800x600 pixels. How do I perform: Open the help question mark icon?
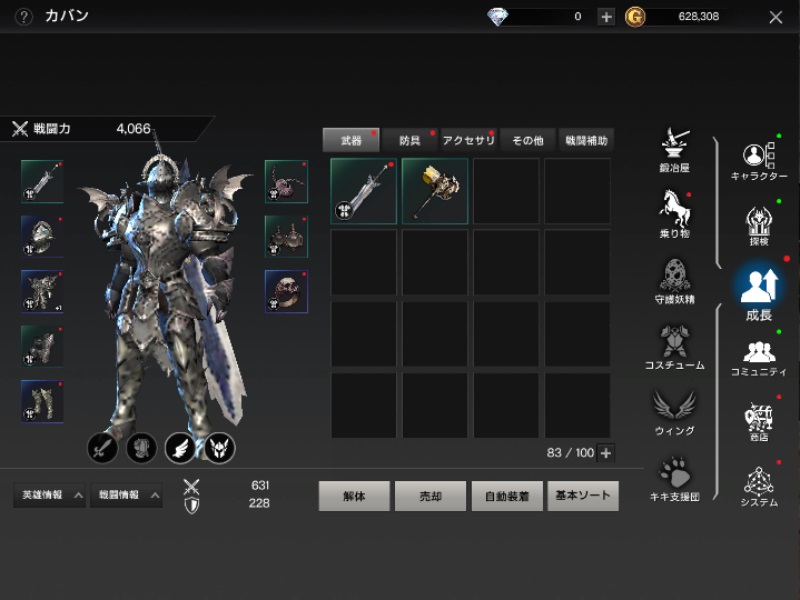pos(24,17)
